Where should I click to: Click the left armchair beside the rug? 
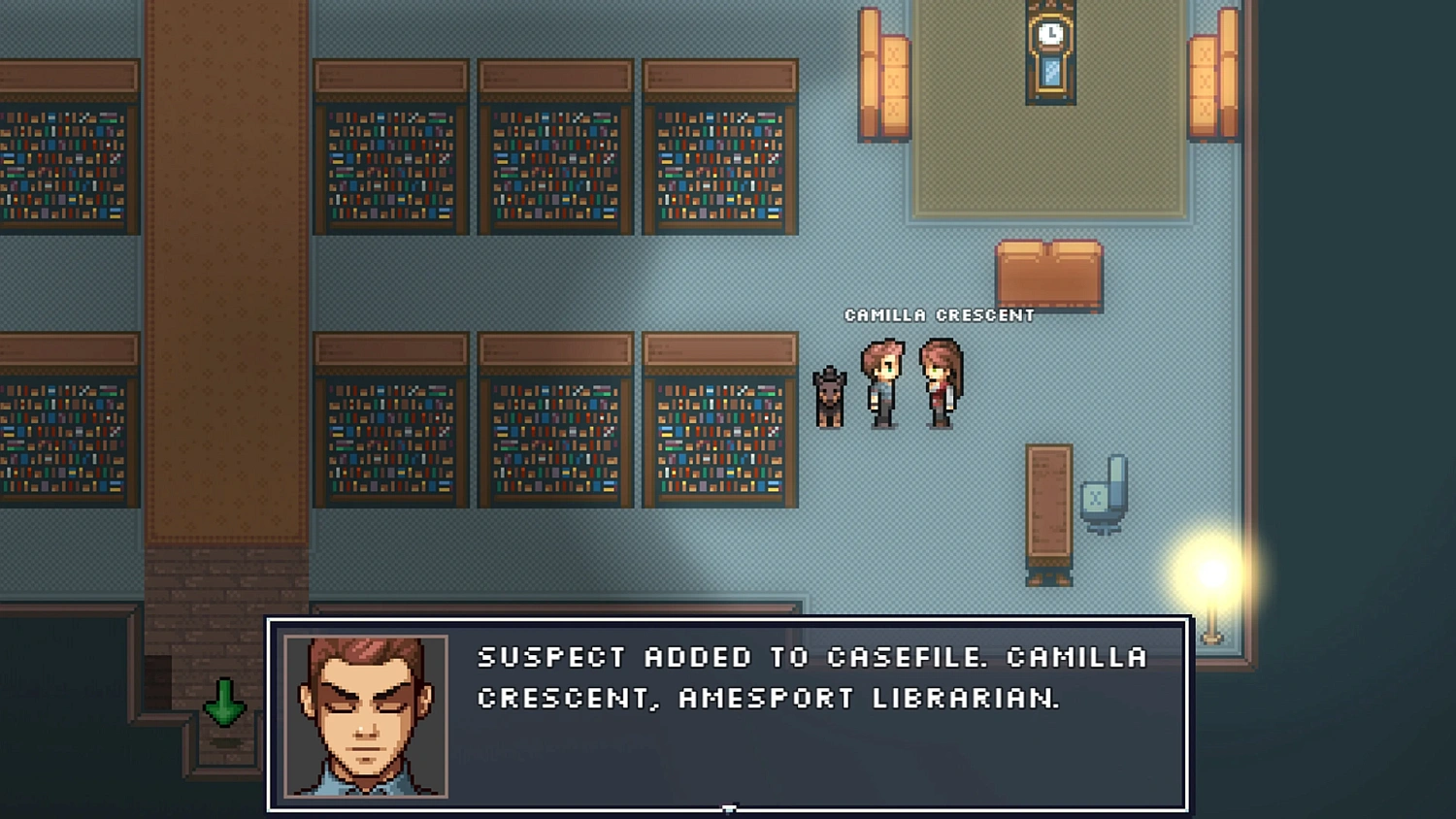pos(883,73)
